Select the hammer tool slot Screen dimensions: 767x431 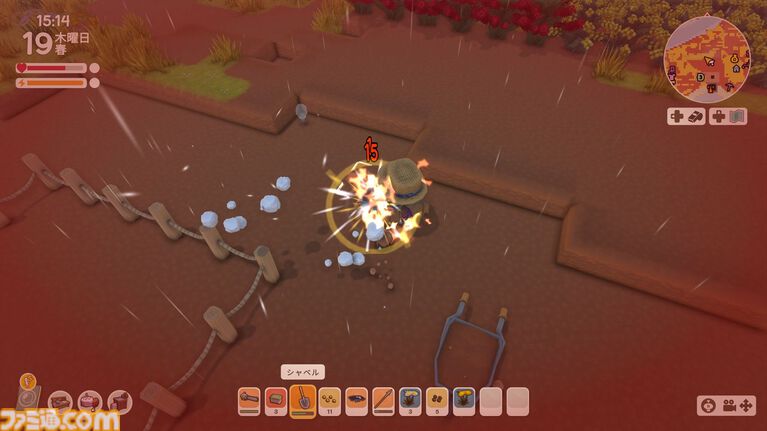[249, 401]
